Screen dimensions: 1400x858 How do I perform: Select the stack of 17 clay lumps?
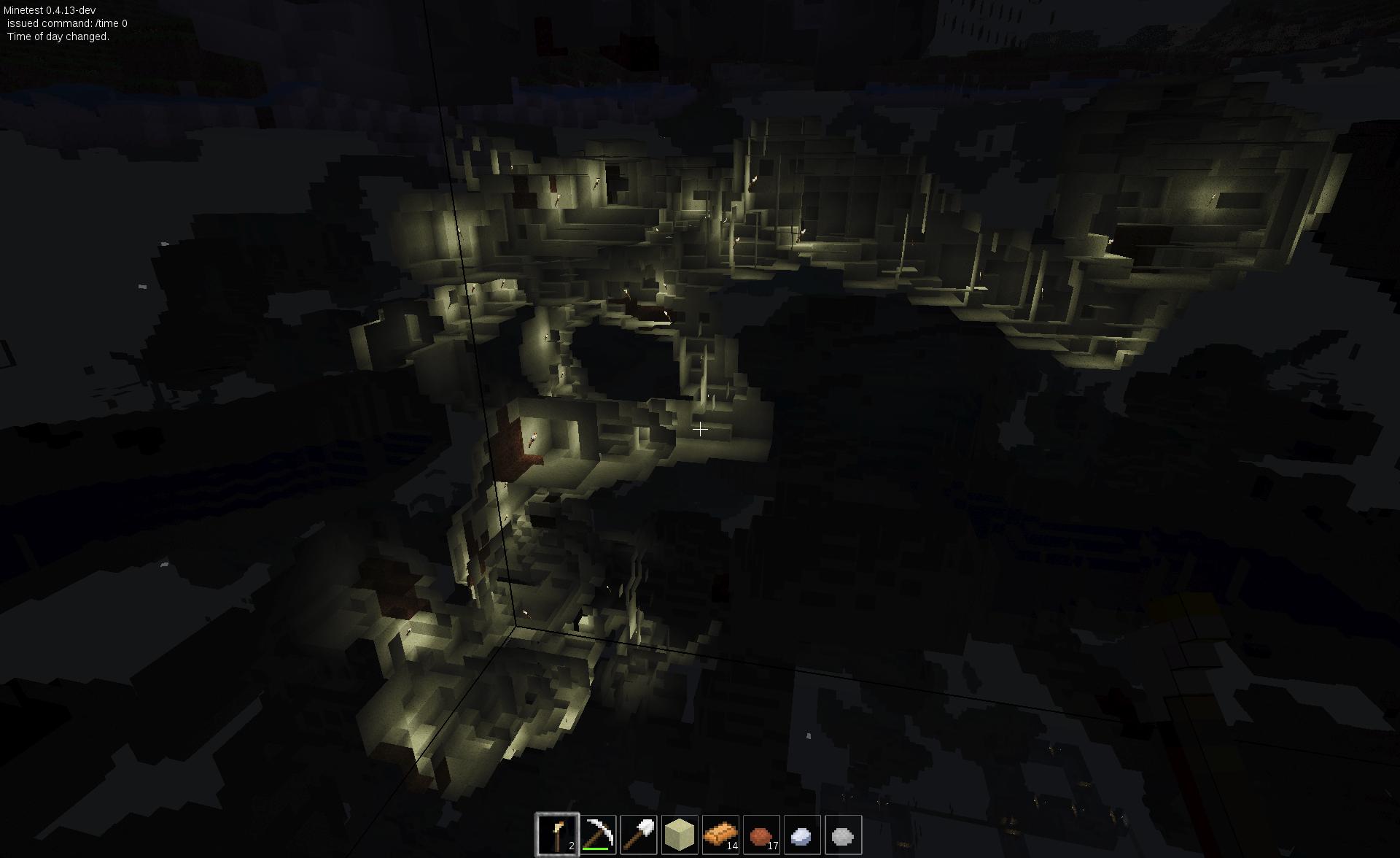(761, 834)
